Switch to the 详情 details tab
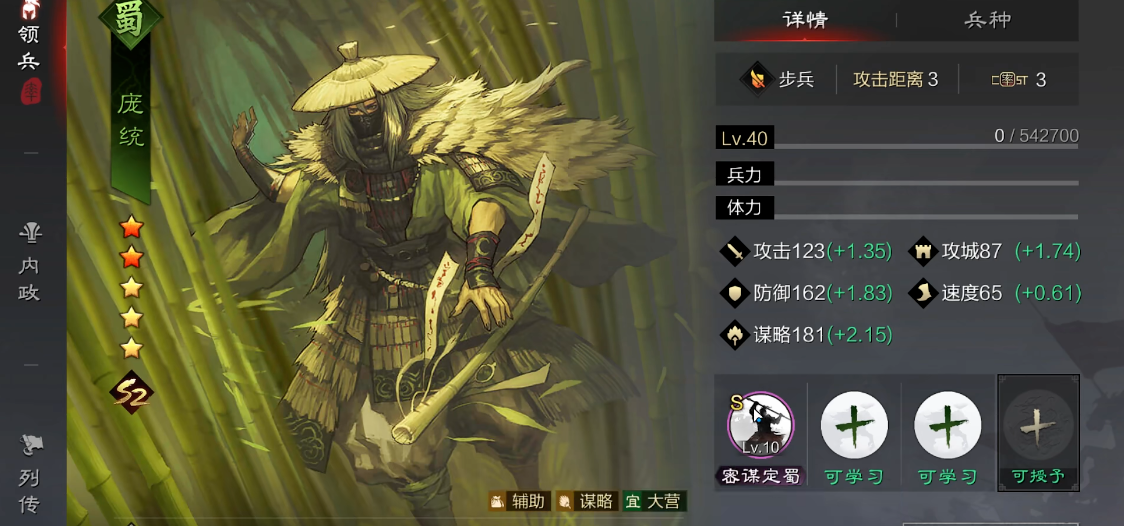Screen dimensions: 1124x526 pos(805,20)
